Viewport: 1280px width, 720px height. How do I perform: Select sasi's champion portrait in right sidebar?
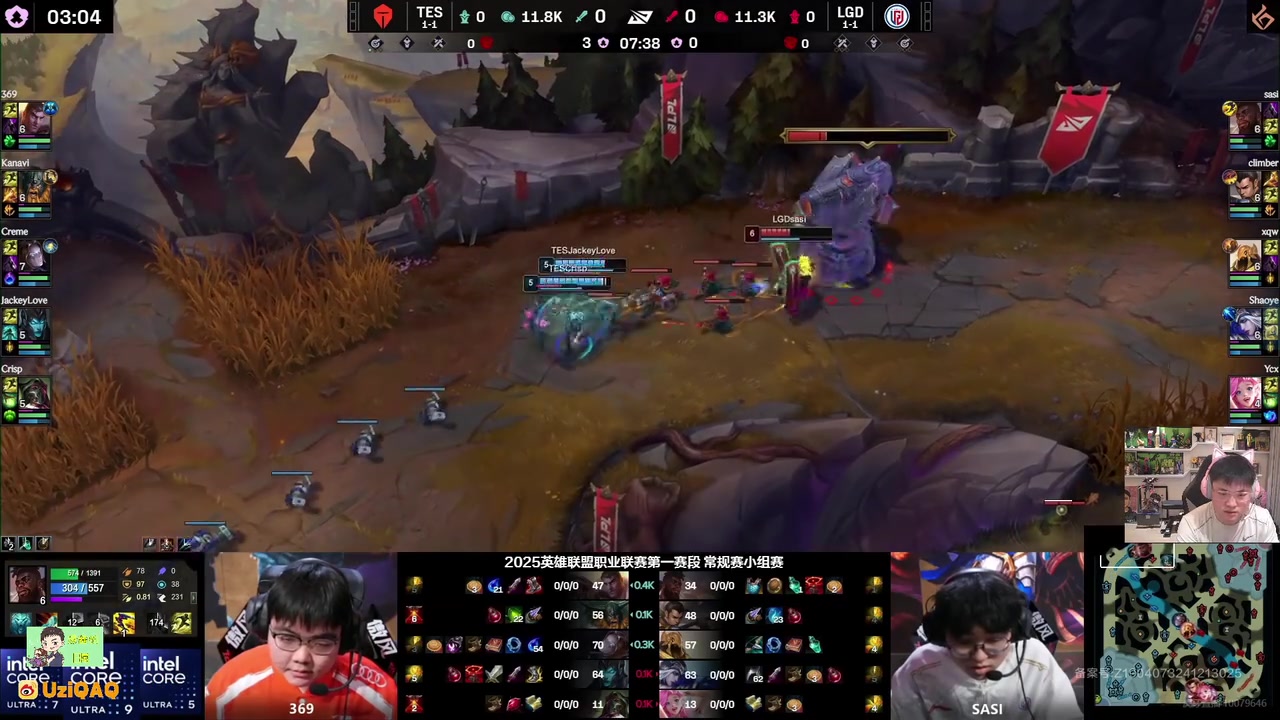click(x=1245, y=118)
